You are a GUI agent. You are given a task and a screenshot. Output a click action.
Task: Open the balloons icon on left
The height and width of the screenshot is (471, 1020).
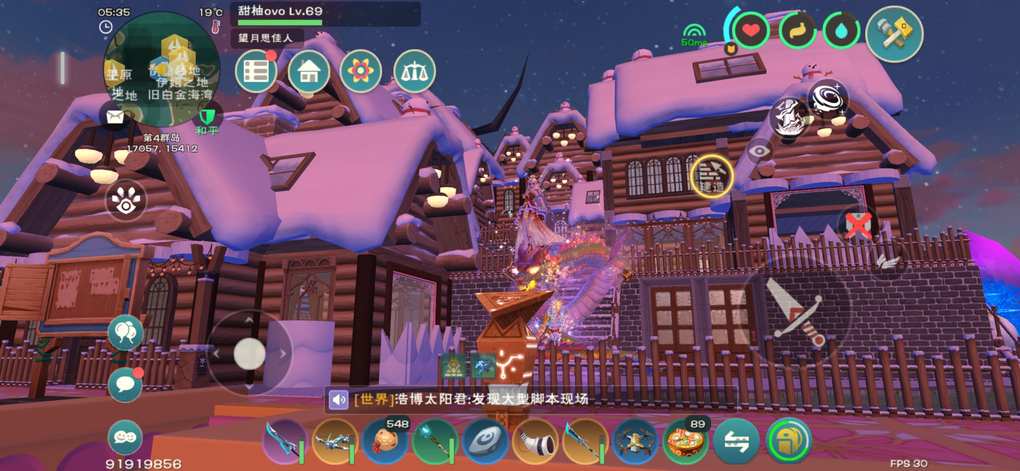click(x=125, y=333)
